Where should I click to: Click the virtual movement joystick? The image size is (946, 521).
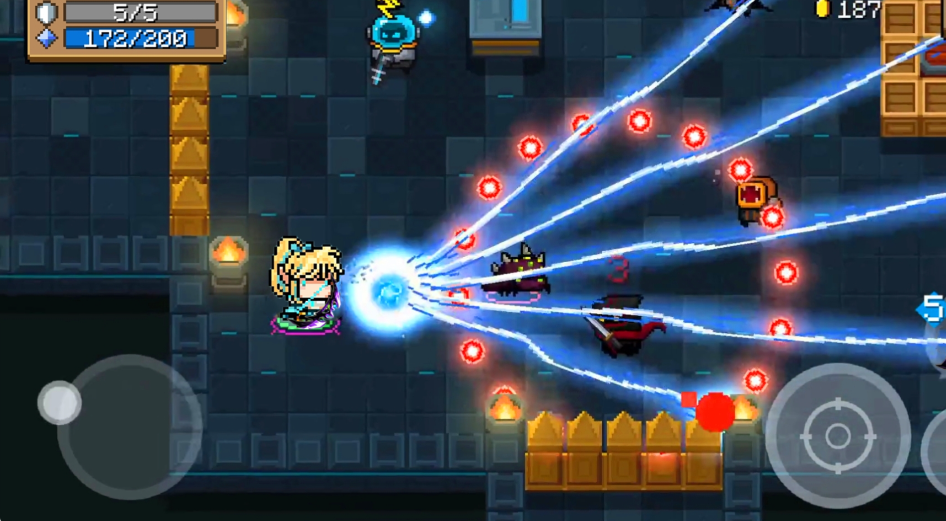[60, 403]
